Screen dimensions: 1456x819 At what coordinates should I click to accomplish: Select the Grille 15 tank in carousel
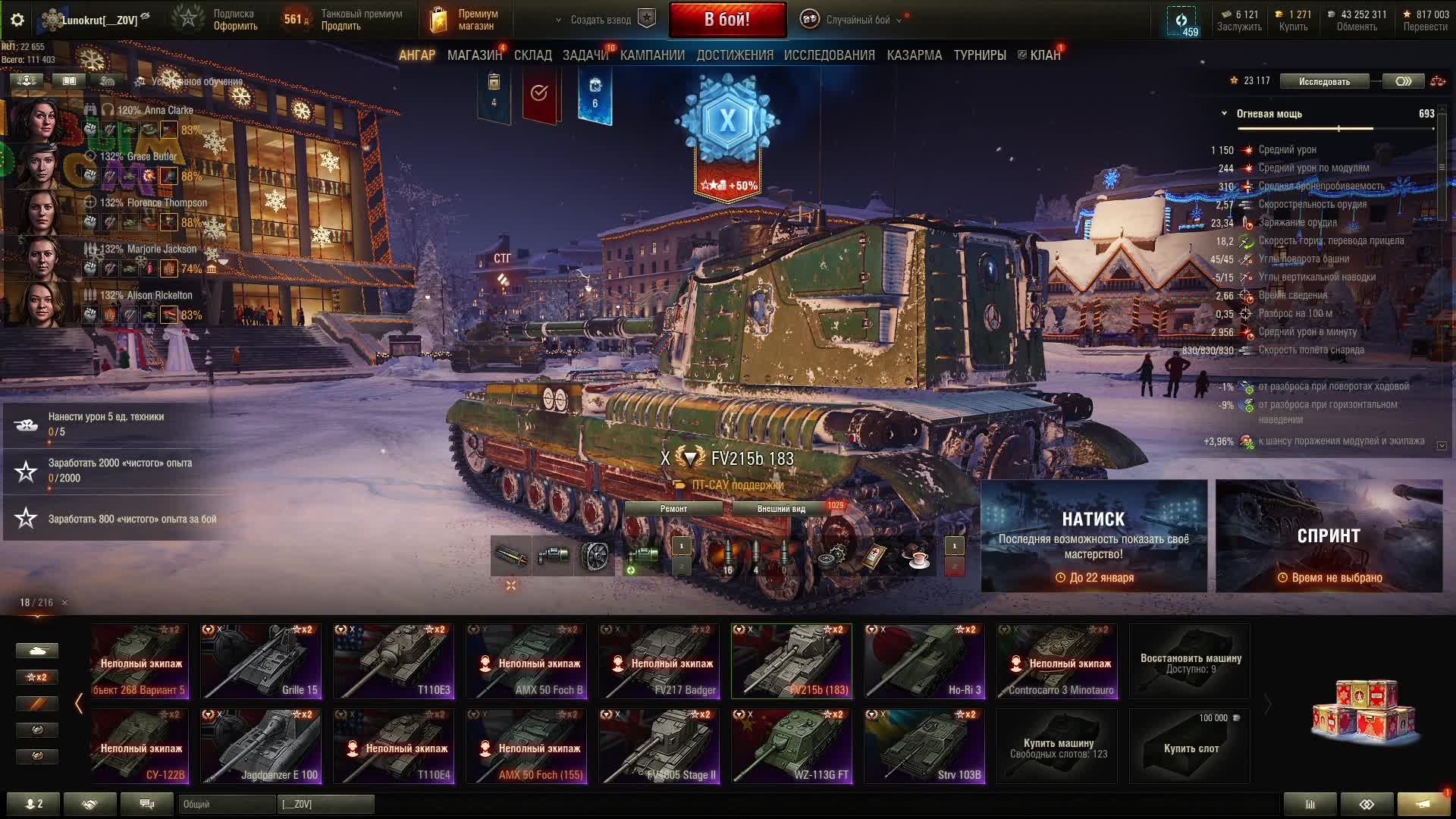tap(260, 661)
